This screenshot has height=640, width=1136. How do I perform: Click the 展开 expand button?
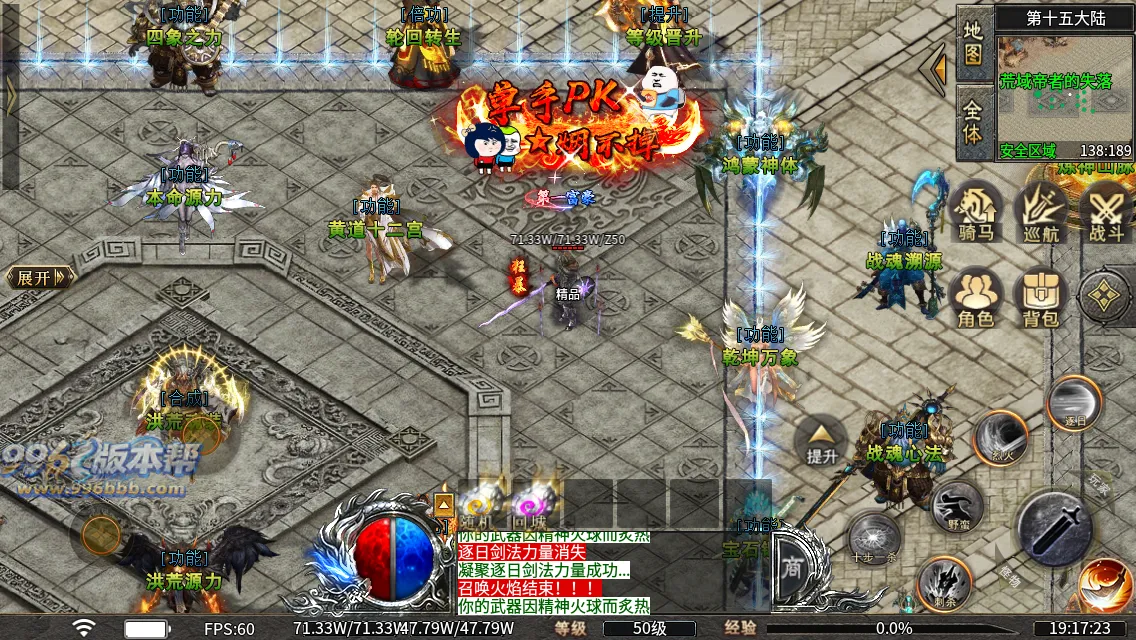[x=40, y=277]
